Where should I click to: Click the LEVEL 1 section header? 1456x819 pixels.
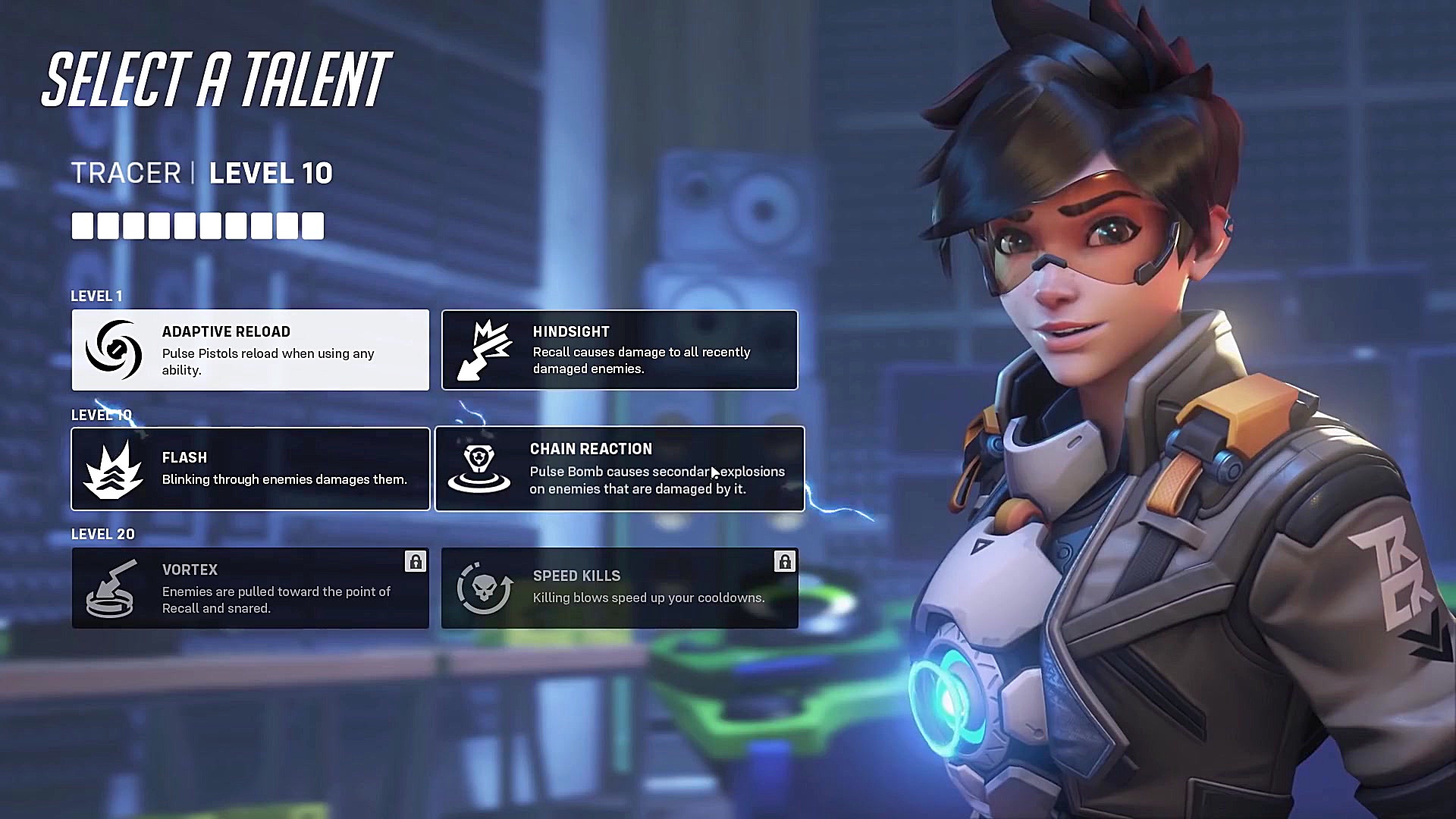pyautogui.click(x=96, y=296)
